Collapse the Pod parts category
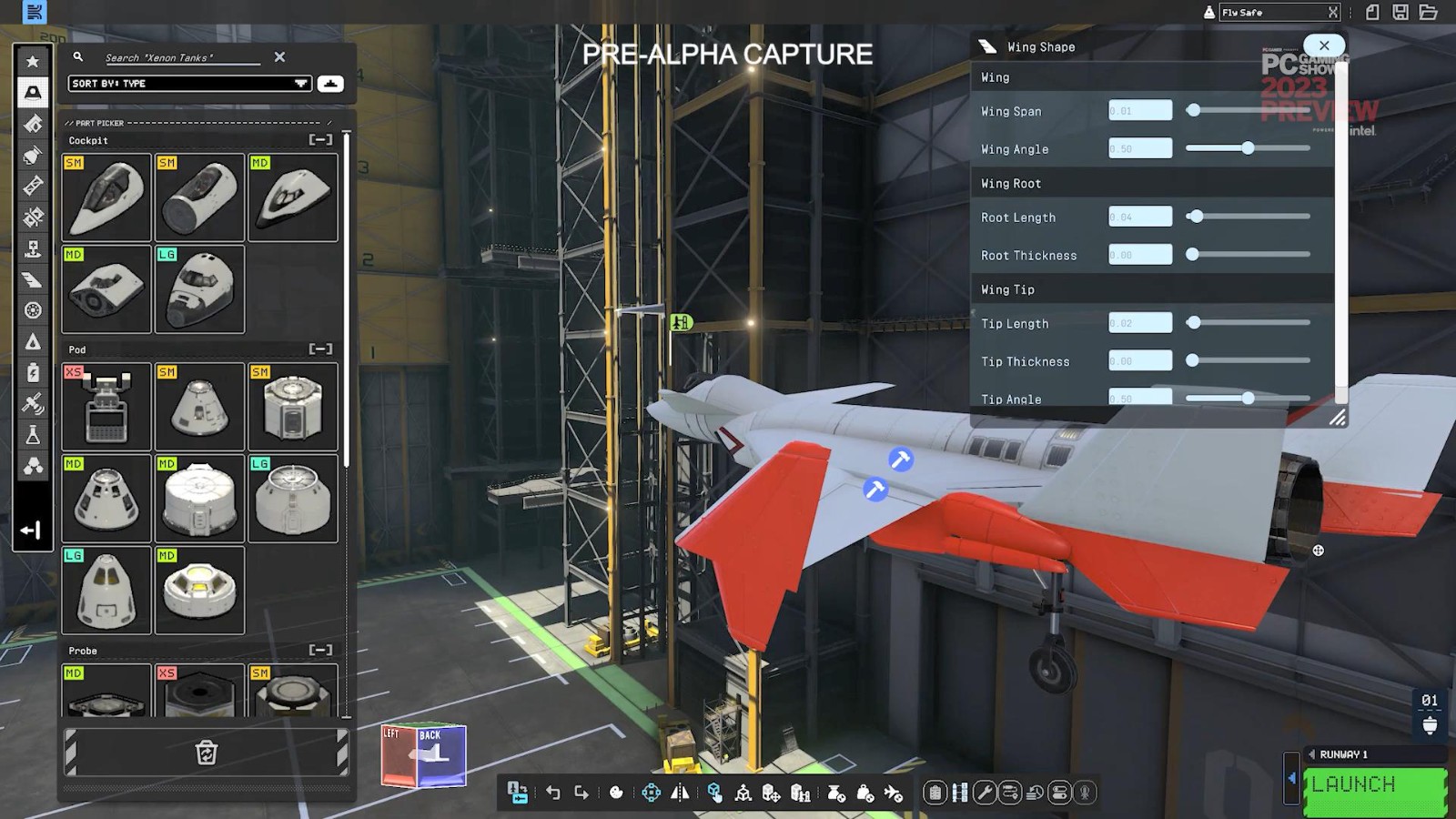The width and height of the screenshot is (1456, 819). (x=320, y=349)
